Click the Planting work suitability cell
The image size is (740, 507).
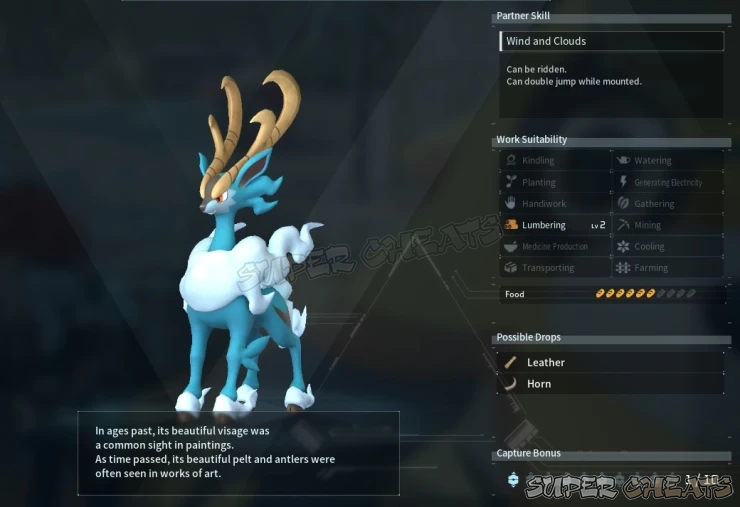tap(555, 182)
